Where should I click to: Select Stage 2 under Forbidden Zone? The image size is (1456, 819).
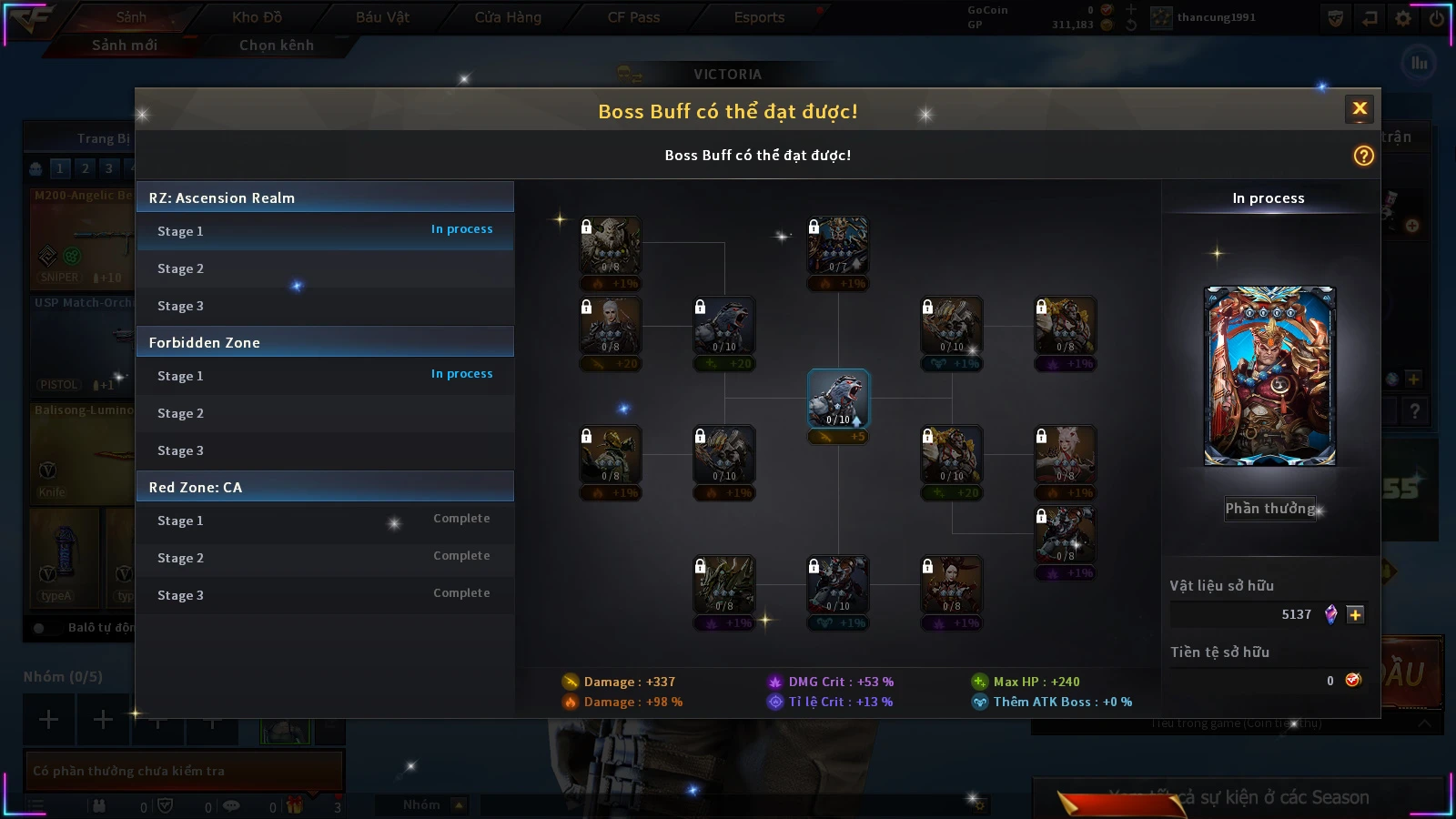pyautogui.click(x=325, y=413)
